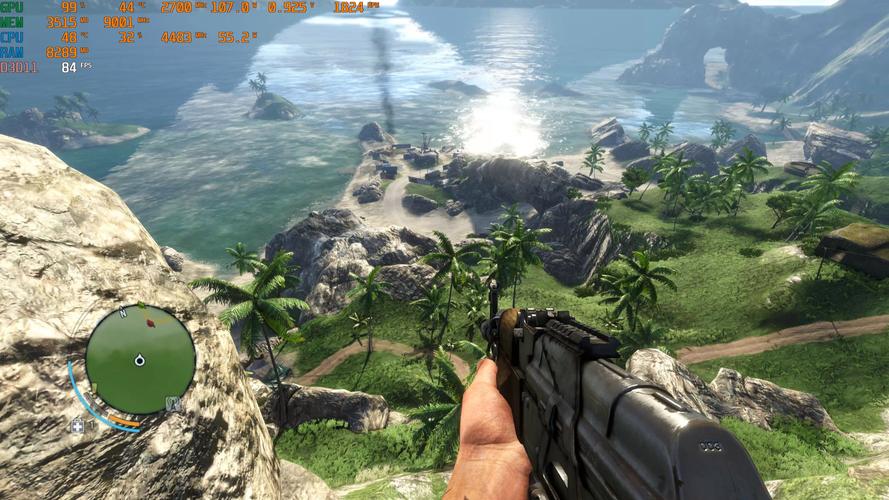The width and height of the screenshot is (889, 500).
Task: Click the white player arrow on the minimap
Action: [x=140, y=359]
